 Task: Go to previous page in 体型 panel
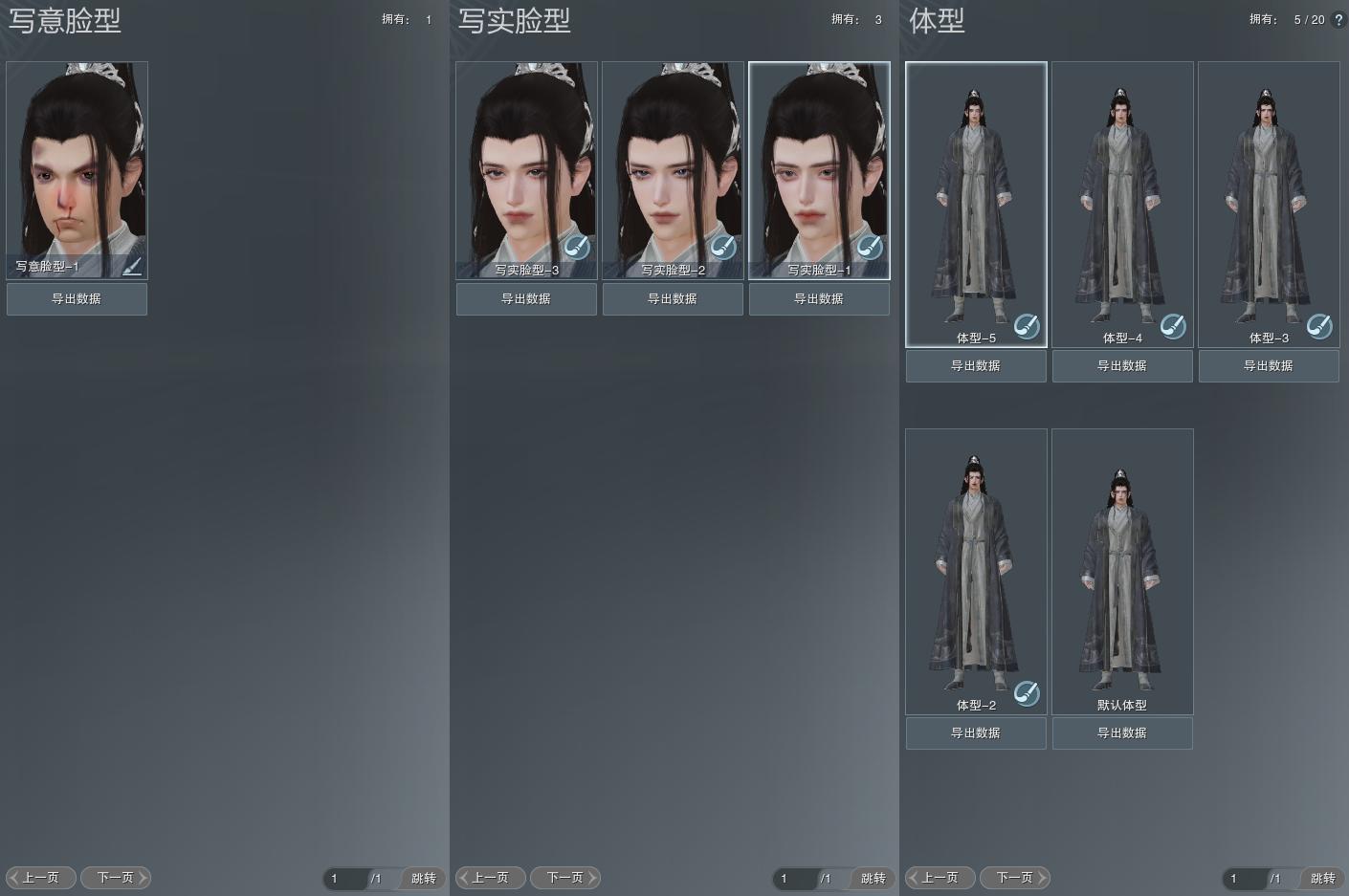(x=940, y=878)
